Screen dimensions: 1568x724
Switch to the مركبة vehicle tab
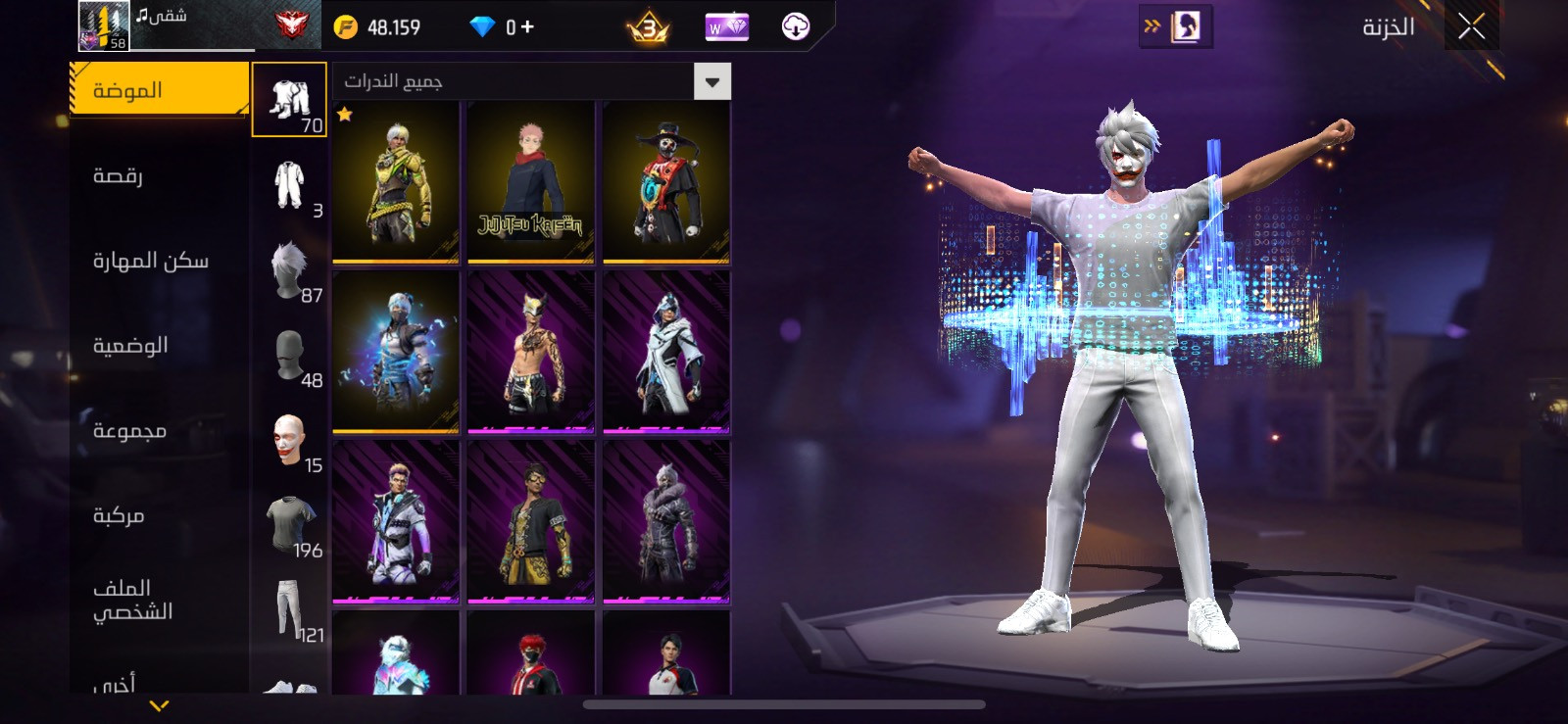[119, 515]
